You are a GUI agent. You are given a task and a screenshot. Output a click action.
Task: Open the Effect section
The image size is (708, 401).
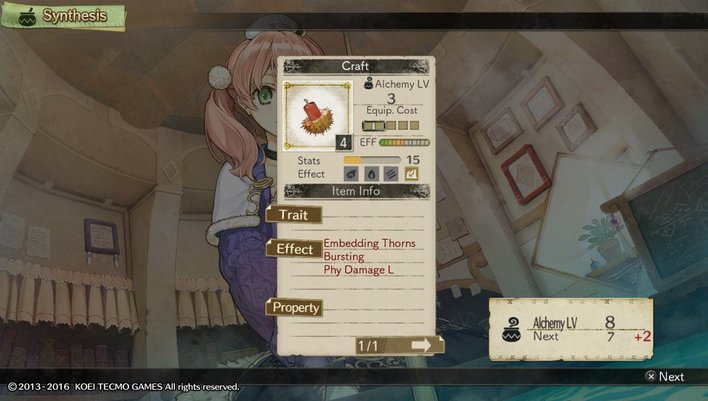[295, 249]
